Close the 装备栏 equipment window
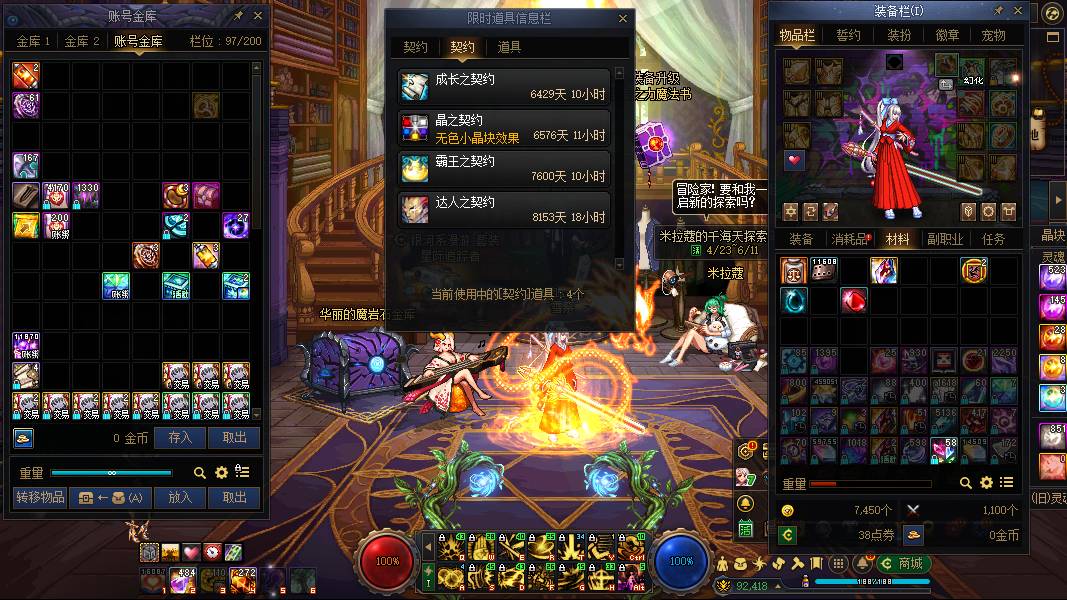Image resolution: width=1067 pixels, height=600 pixels. click(1017, 11)
